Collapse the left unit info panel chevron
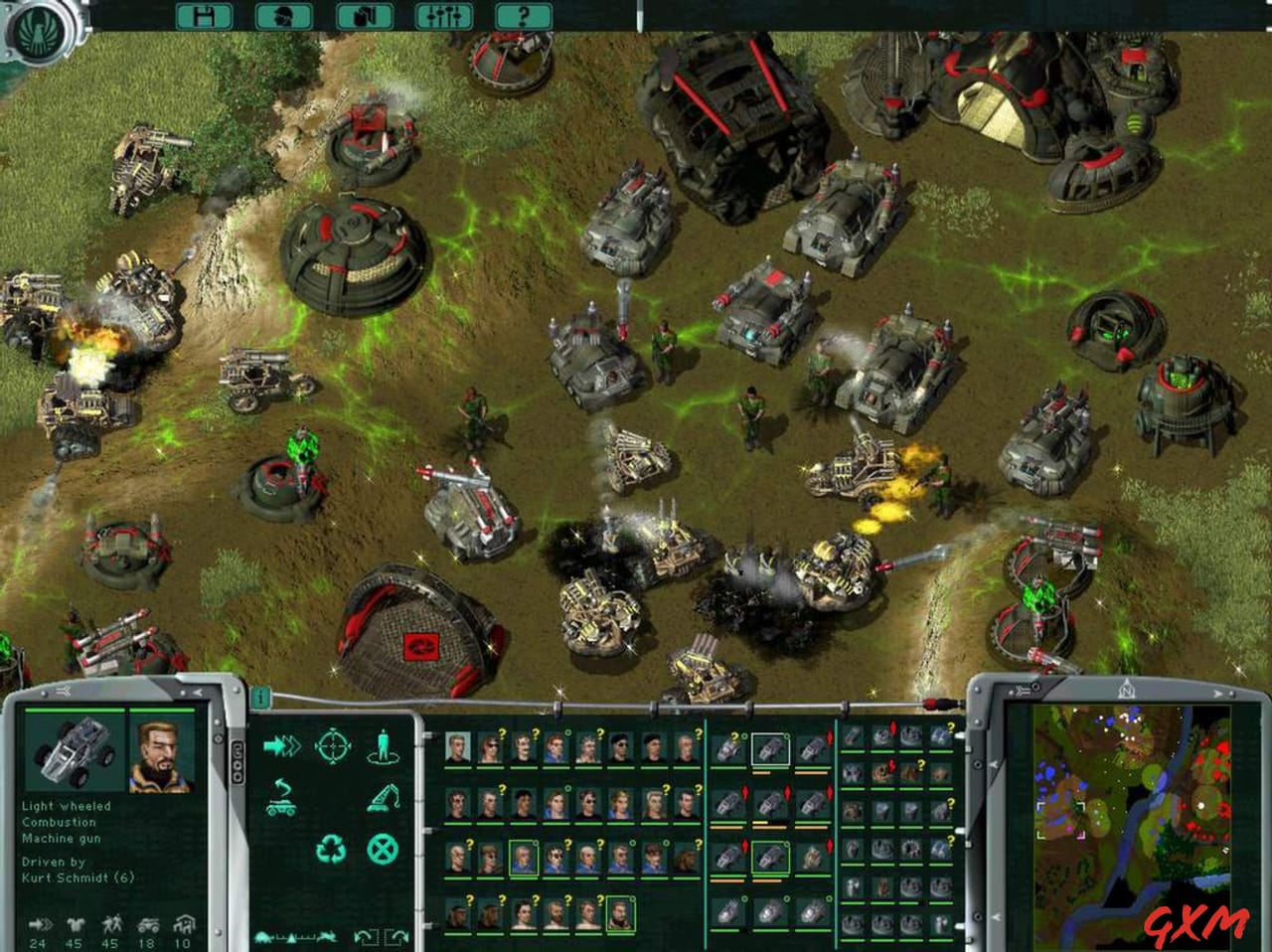Image resolution: width=1272 pixels, height=952 pixels. (62, 690)
